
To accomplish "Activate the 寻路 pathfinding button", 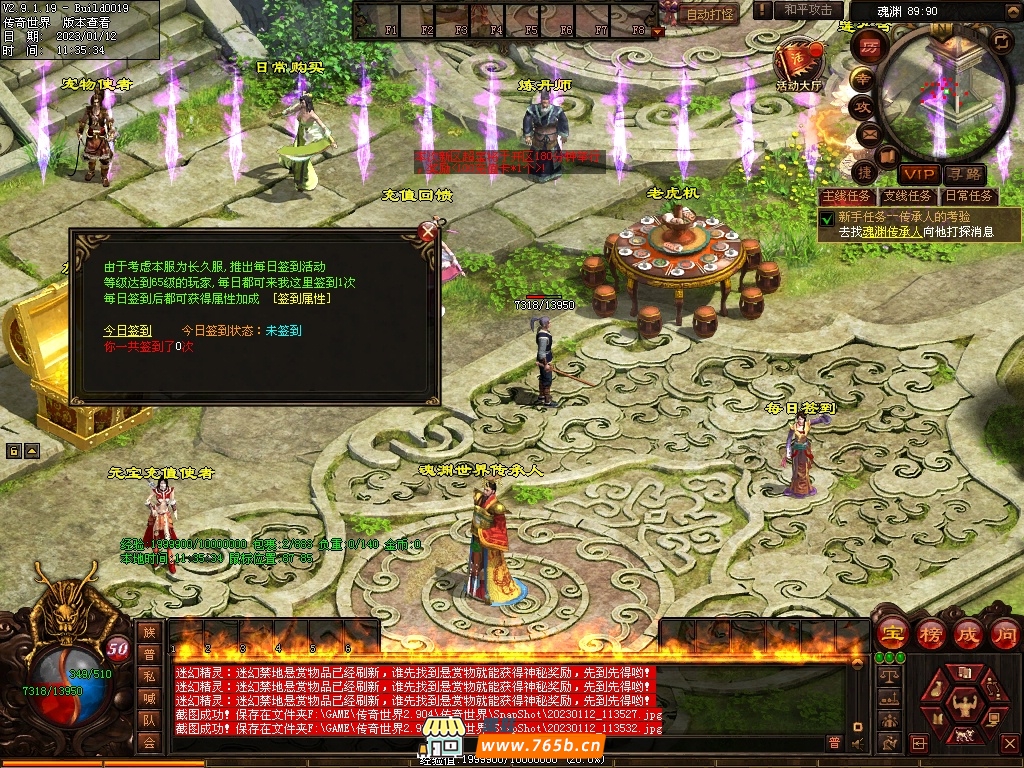I will [x=964, y=174].
